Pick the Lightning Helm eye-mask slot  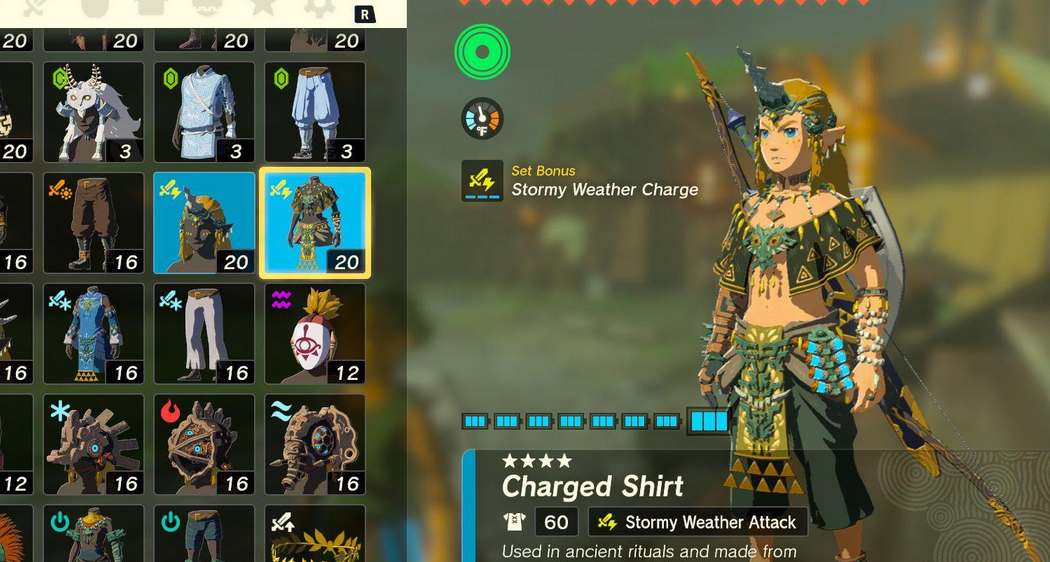pos(315,333)
